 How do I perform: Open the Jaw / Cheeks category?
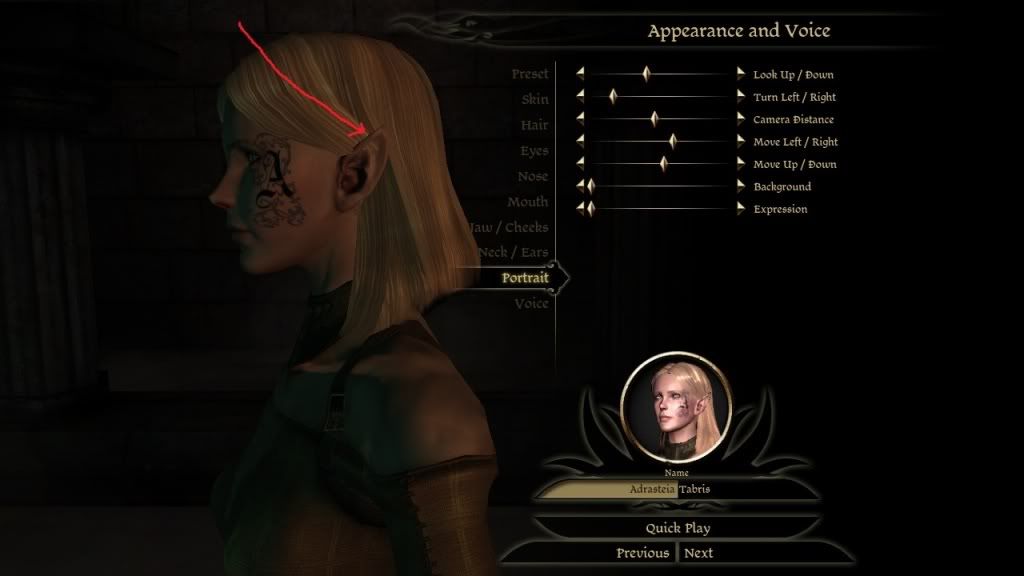click(x=510, y=227)
